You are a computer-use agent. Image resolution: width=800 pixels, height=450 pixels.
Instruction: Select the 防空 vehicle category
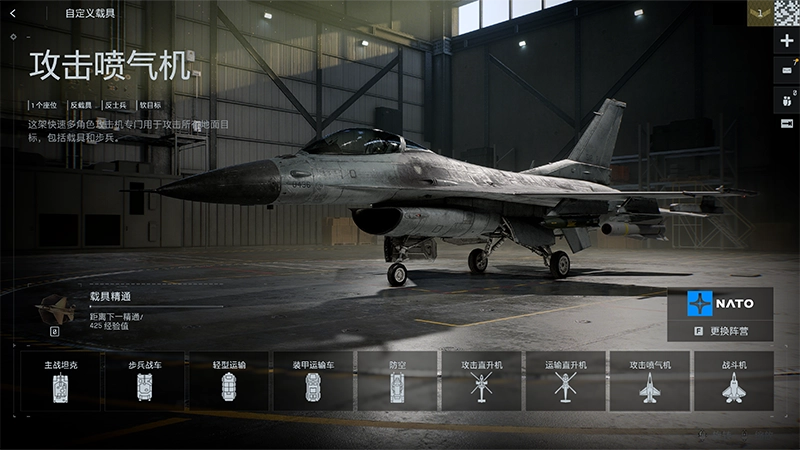tap(397, 380)
